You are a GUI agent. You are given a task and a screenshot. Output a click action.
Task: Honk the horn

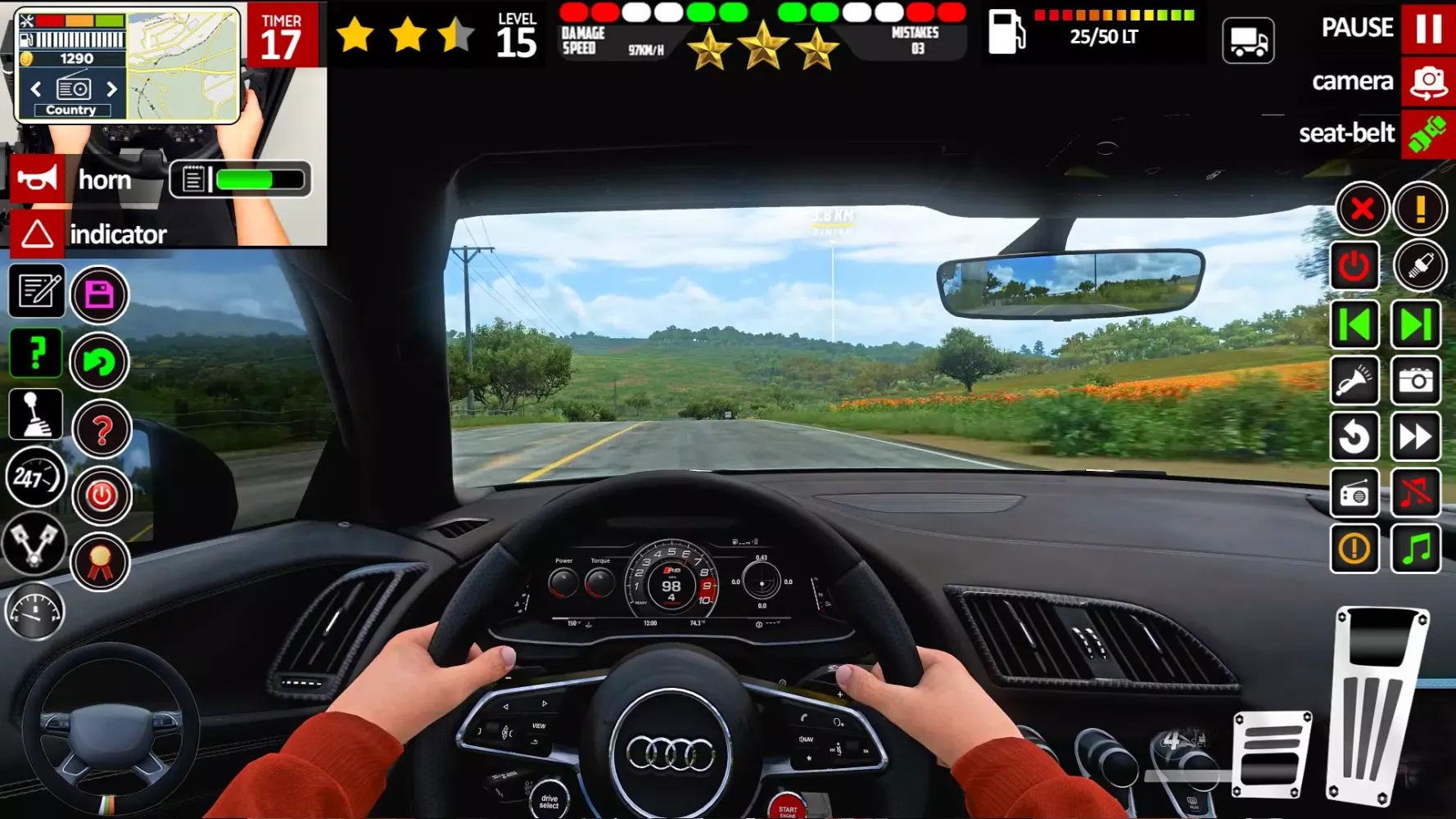pos(37,179)
